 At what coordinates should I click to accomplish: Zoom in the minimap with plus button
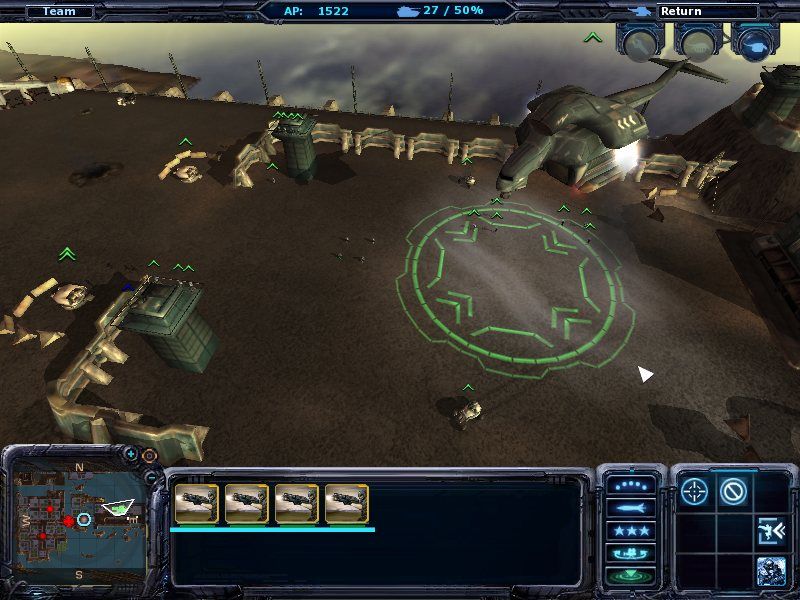131,454
